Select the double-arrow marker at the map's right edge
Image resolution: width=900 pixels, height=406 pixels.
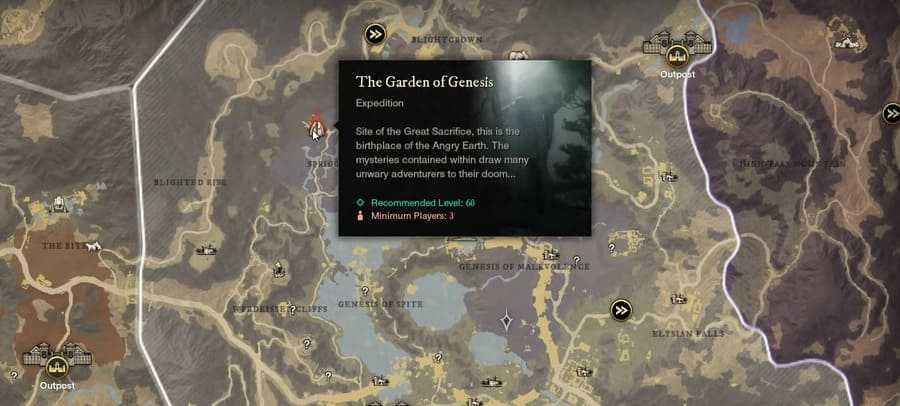click(892, 114)
